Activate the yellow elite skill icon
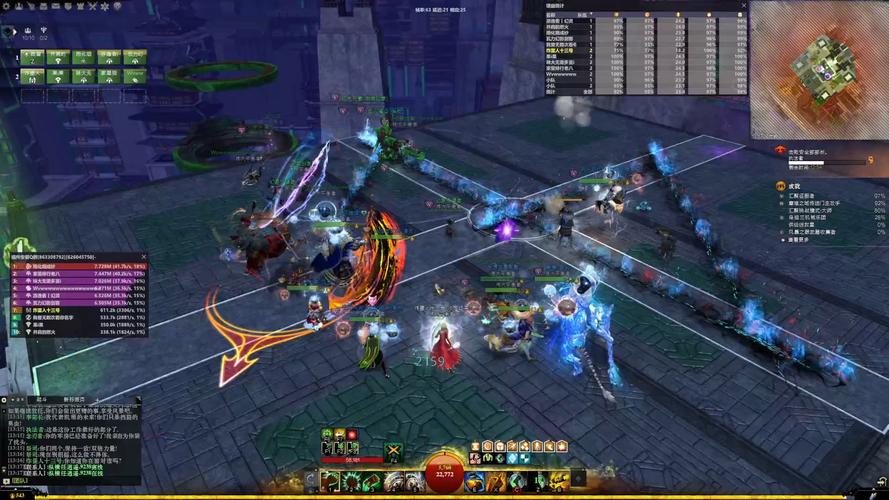Image resolution: width=889 pixels, height=500 pixels. 556,481
